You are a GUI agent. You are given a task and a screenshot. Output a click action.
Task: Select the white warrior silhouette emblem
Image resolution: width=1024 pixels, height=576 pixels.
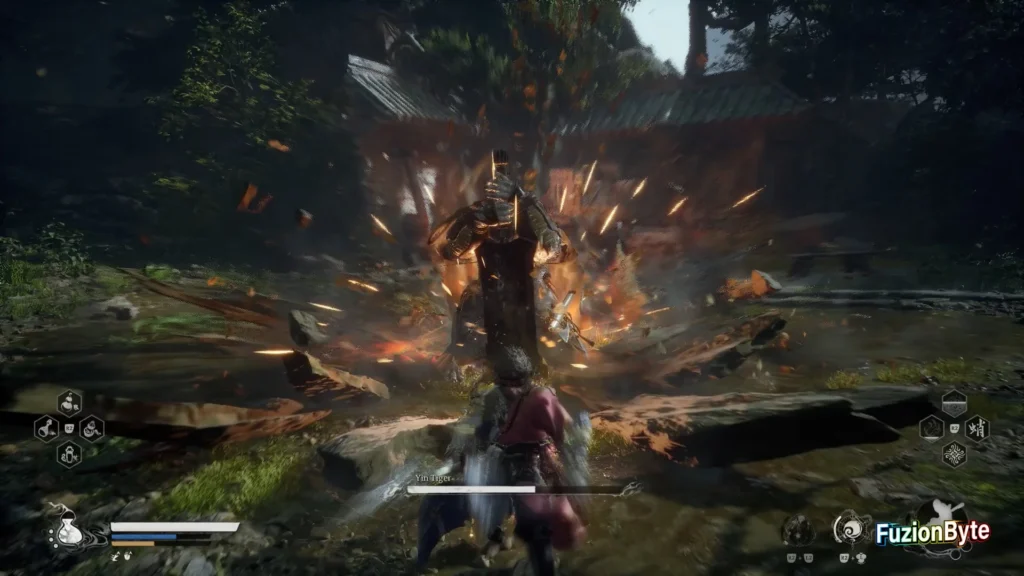(x=940, y=515)
